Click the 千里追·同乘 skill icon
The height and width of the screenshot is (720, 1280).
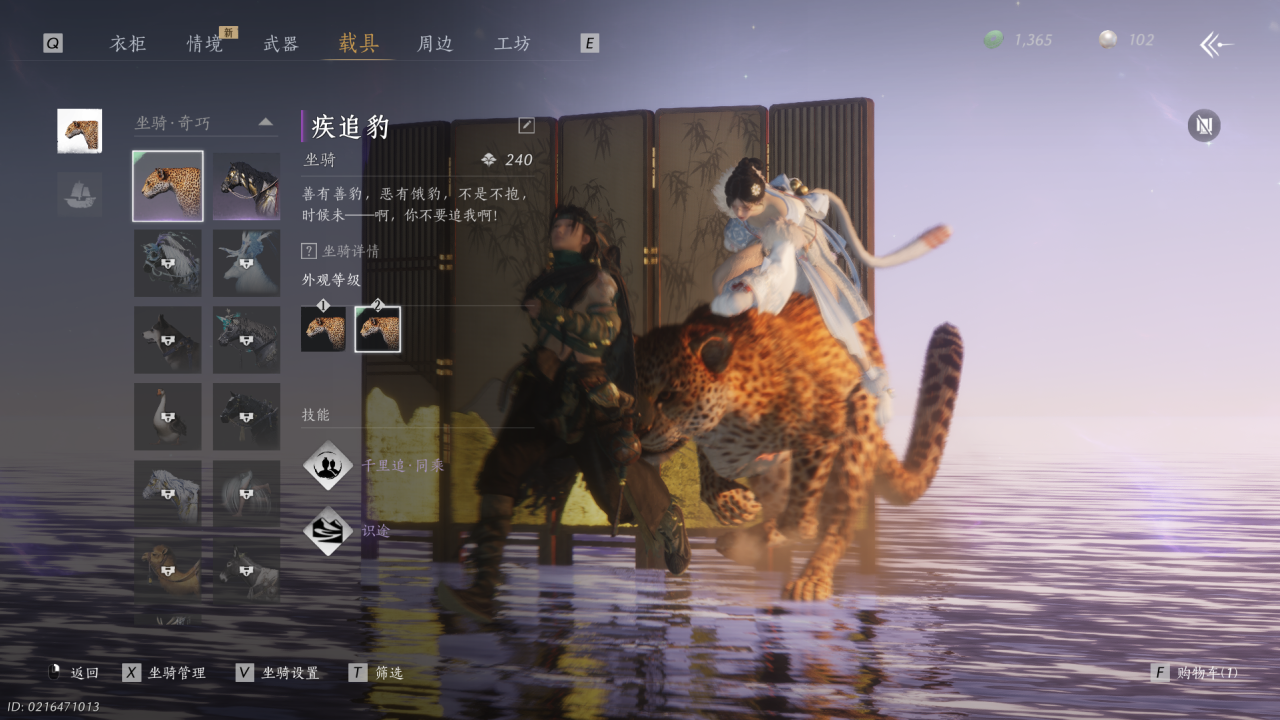point(328,466)
